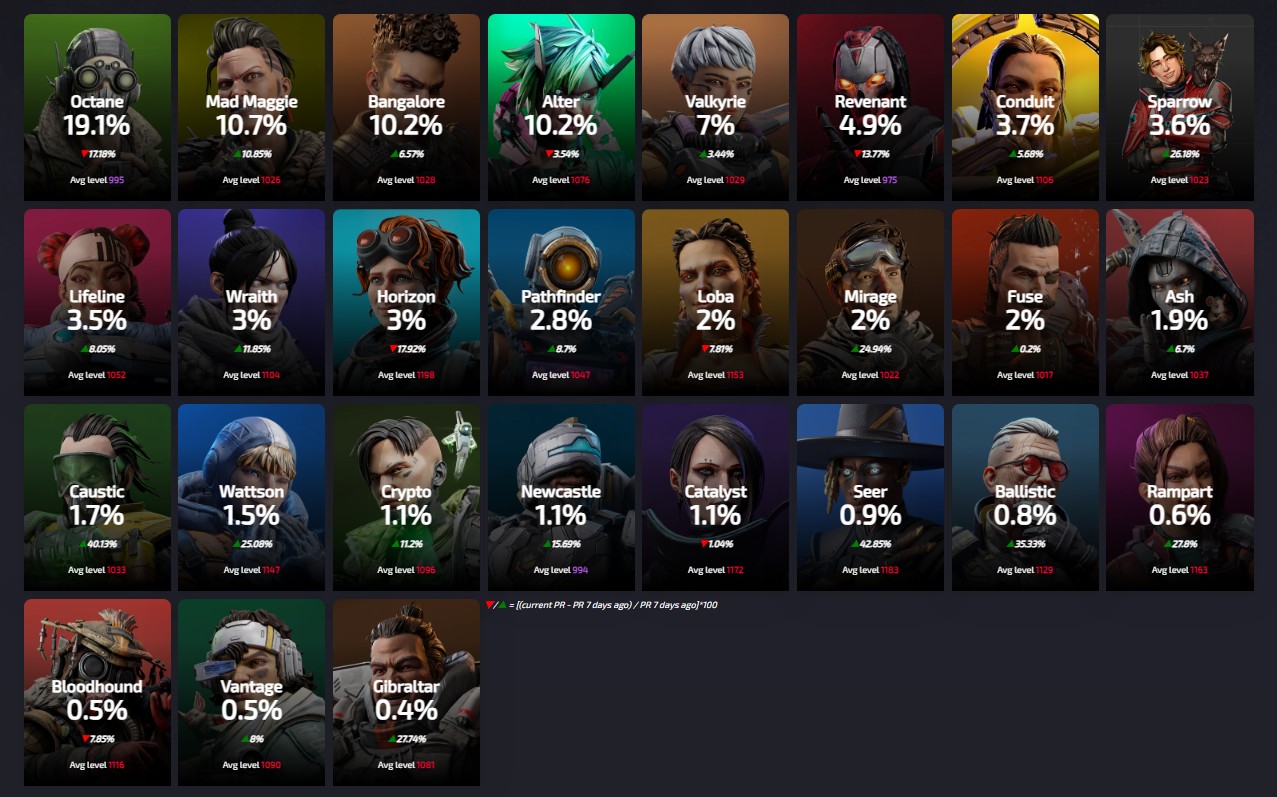Select the Octane legend card
Image resolution: width=1277 pixels, height=797 pixels.
97,107
